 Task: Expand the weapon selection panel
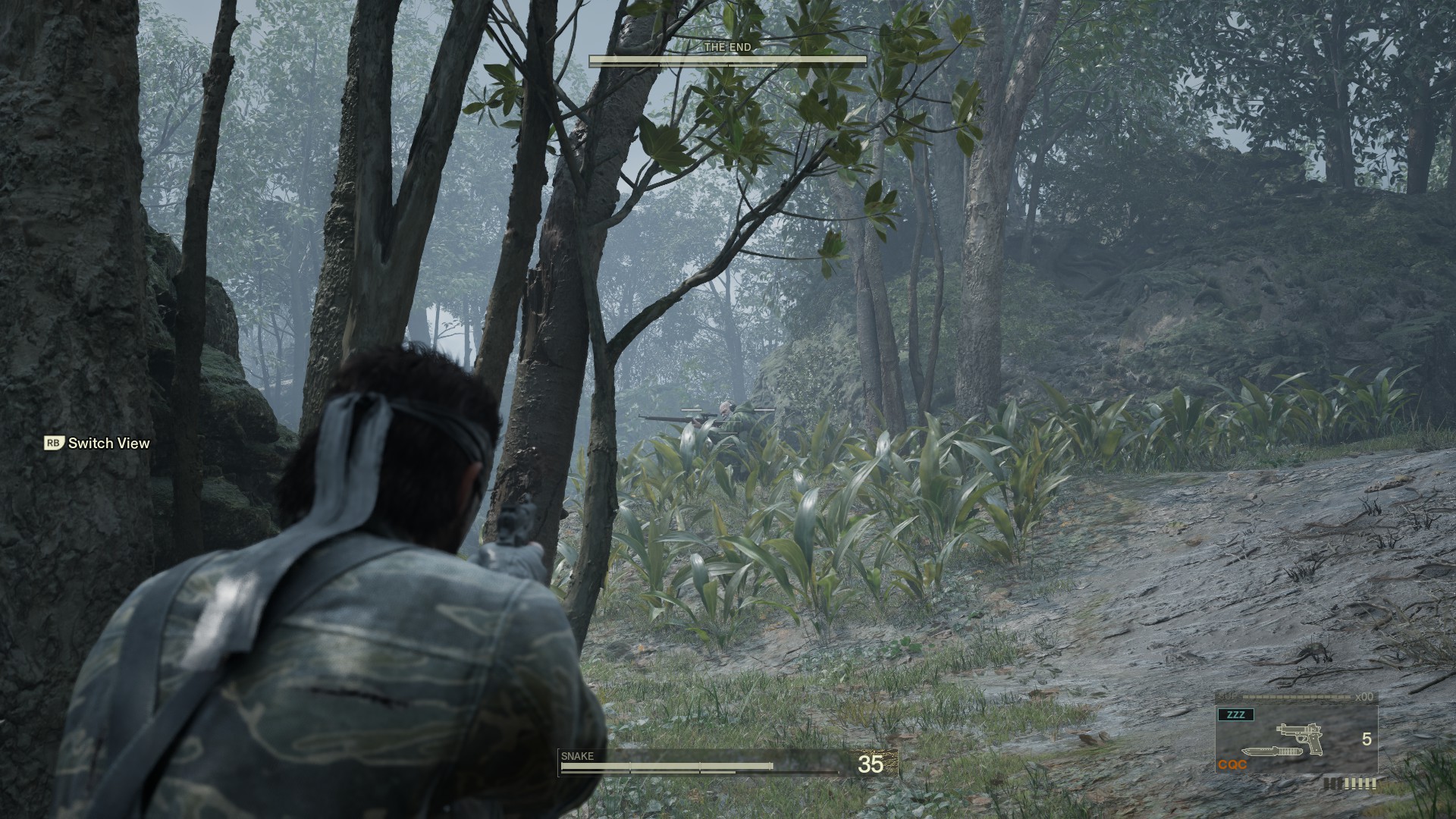(1297, 739)
